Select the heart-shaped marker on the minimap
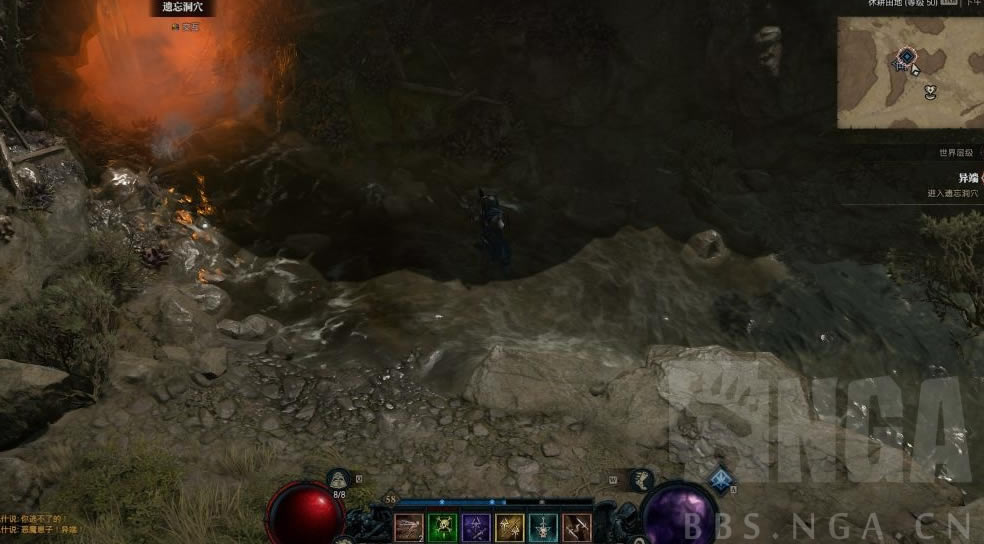Image resolution: width=984 pixels, height=544 pixels. pos(931,91)
